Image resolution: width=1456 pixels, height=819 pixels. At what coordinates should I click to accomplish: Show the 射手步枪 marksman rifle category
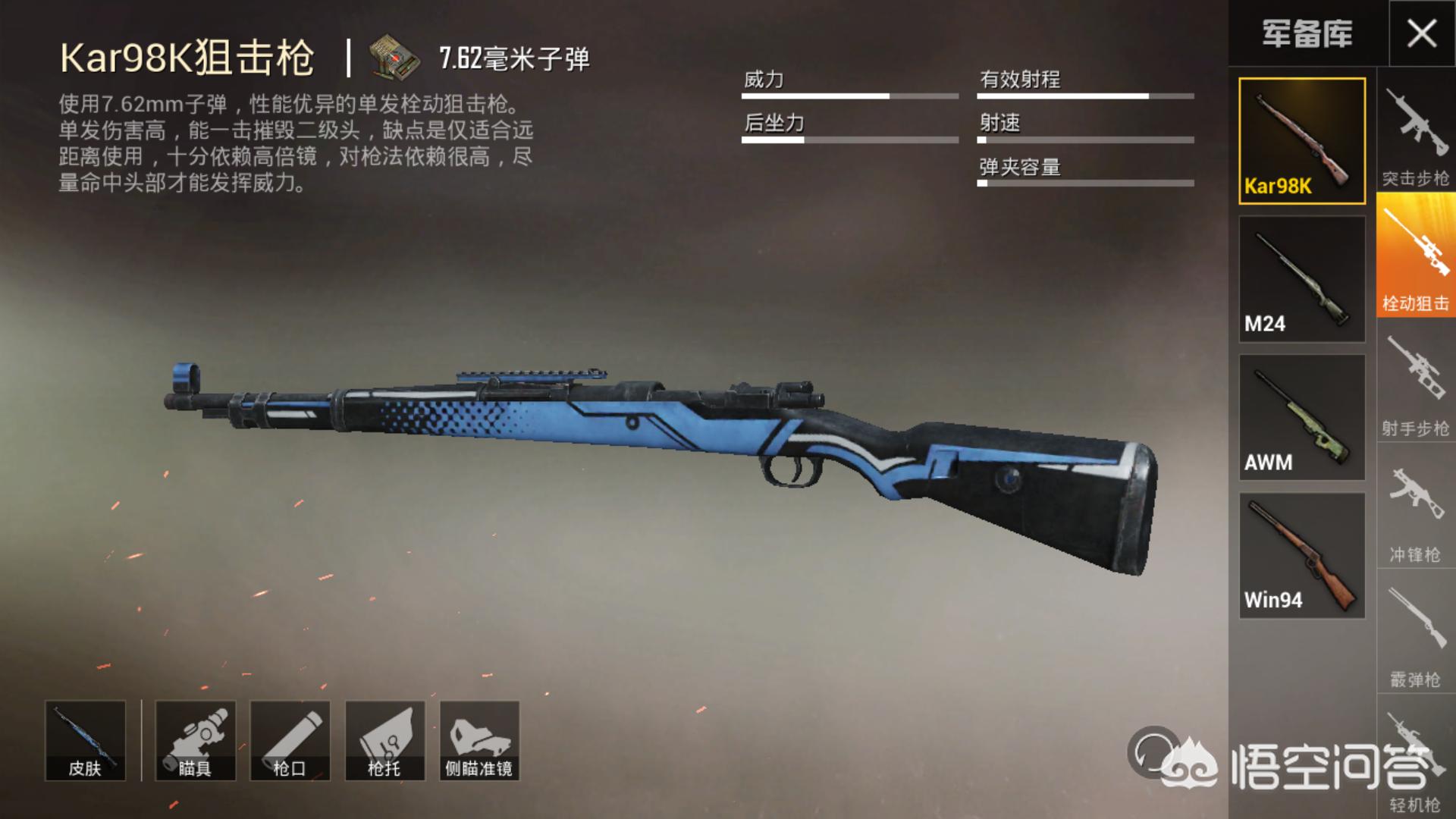pyautogui.click(x=1415, y=384)
